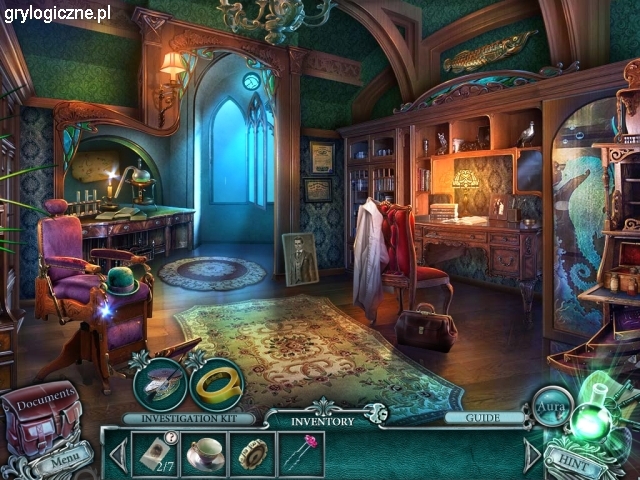Choose the pink-headed hairpin in inventory
Image resolution: width=640 pixels, height=480 pixels.
pos(299,453)
